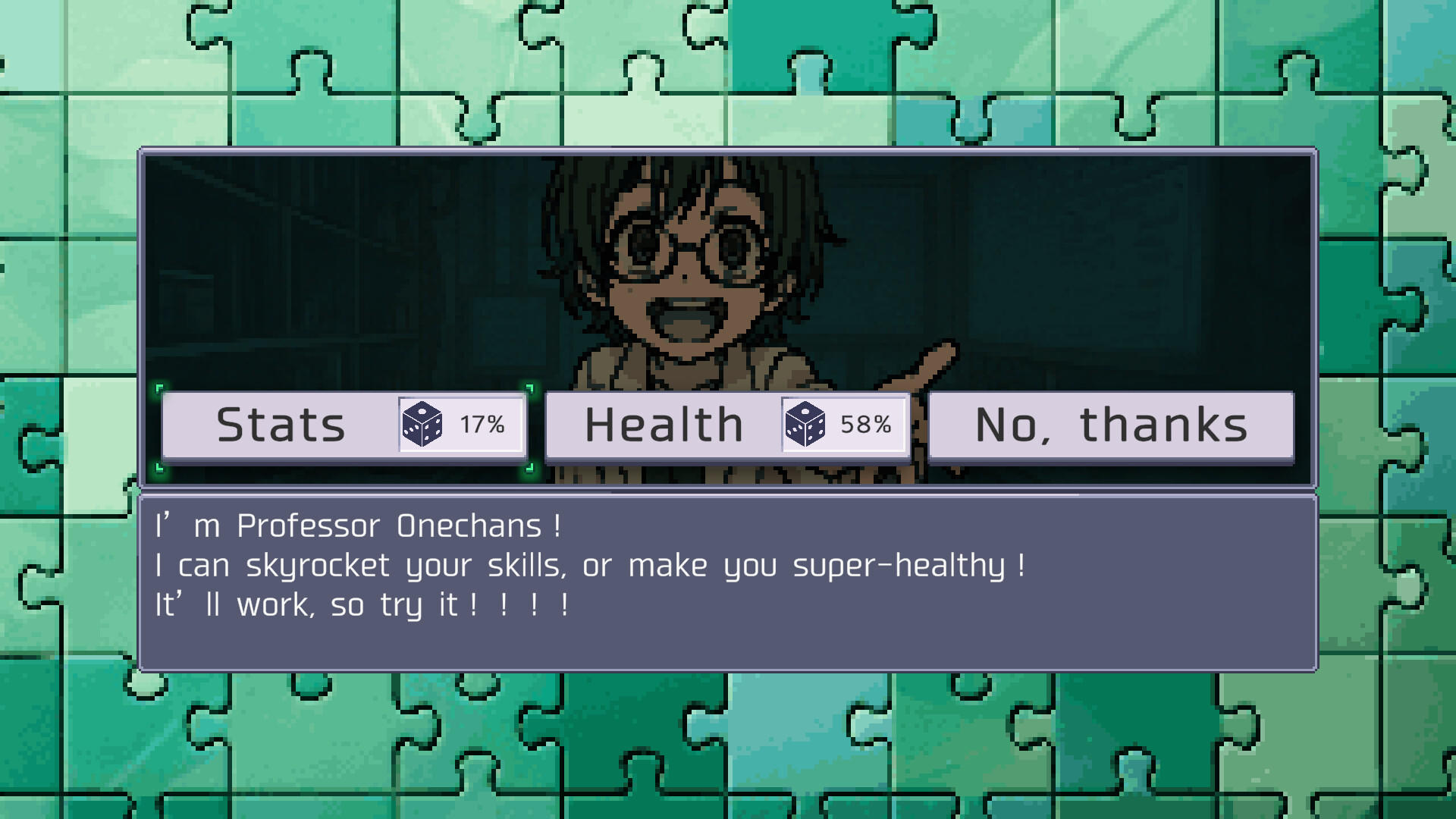This screenshot has height=819, width=1456.
Task: Click the It'll work, so try it line
Action: (x=364, y=604)
